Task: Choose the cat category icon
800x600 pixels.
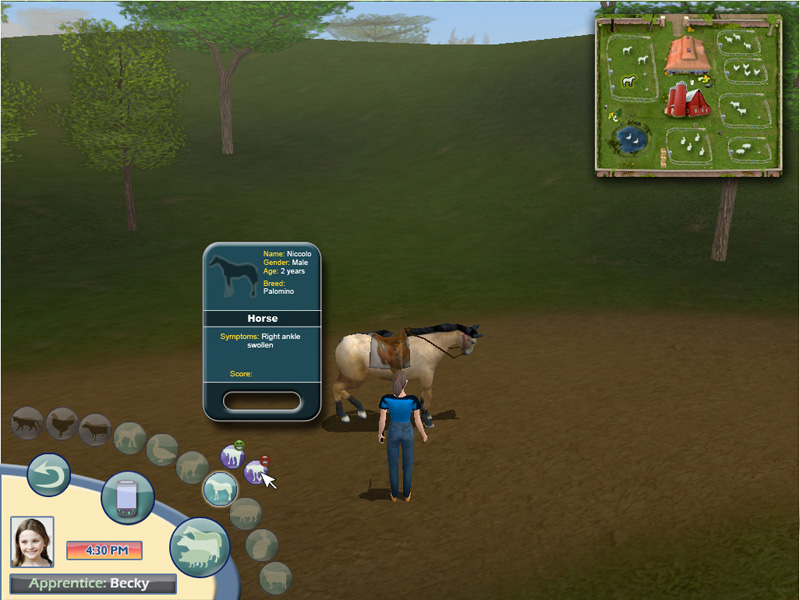Action: tap(27, 422)
